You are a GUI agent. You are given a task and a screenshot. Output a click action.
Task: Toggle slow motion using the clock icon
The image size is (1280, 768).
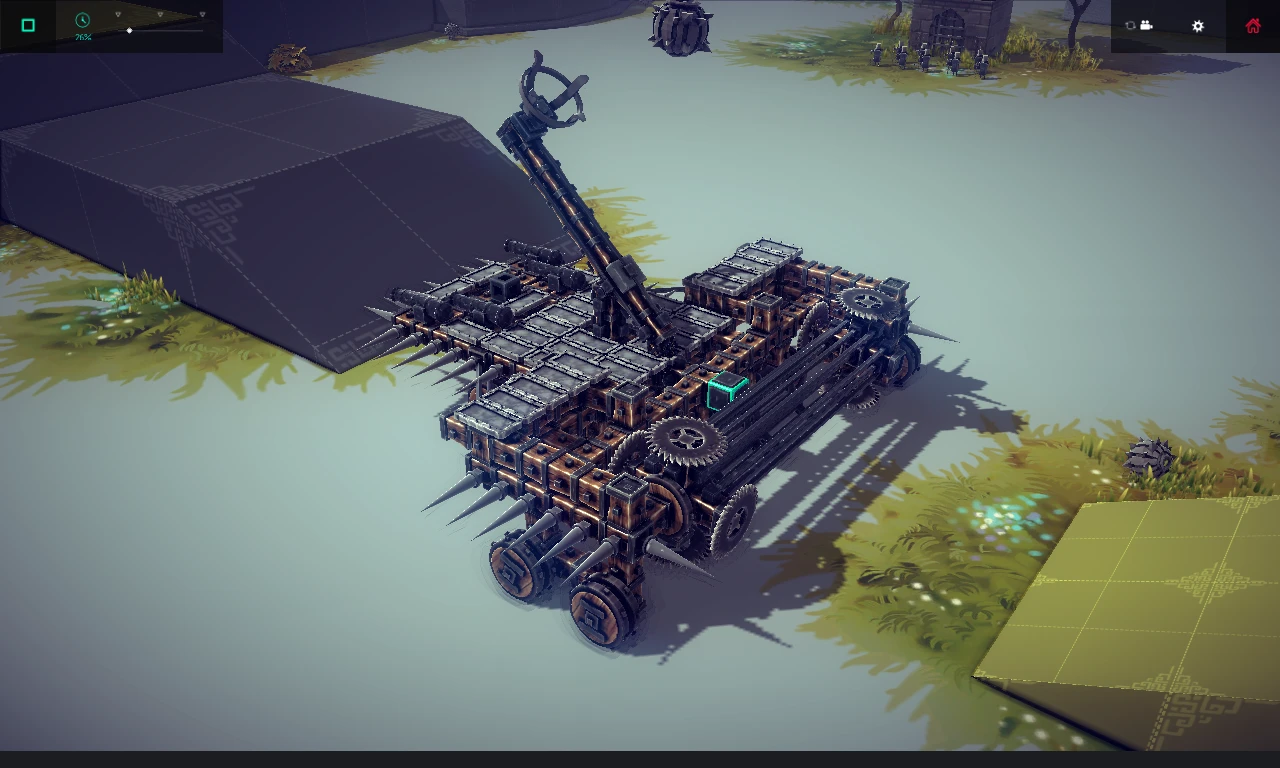[82, 20]
